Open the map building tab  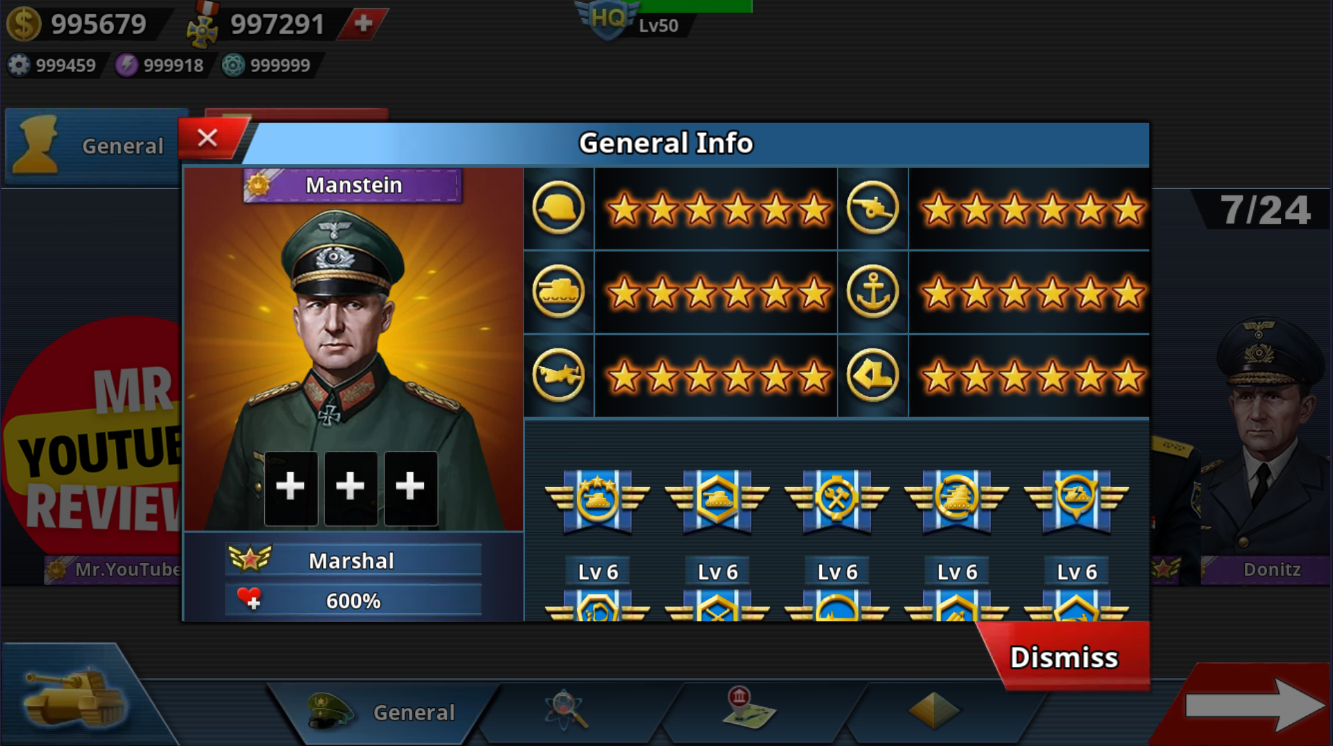click(749, 709)
